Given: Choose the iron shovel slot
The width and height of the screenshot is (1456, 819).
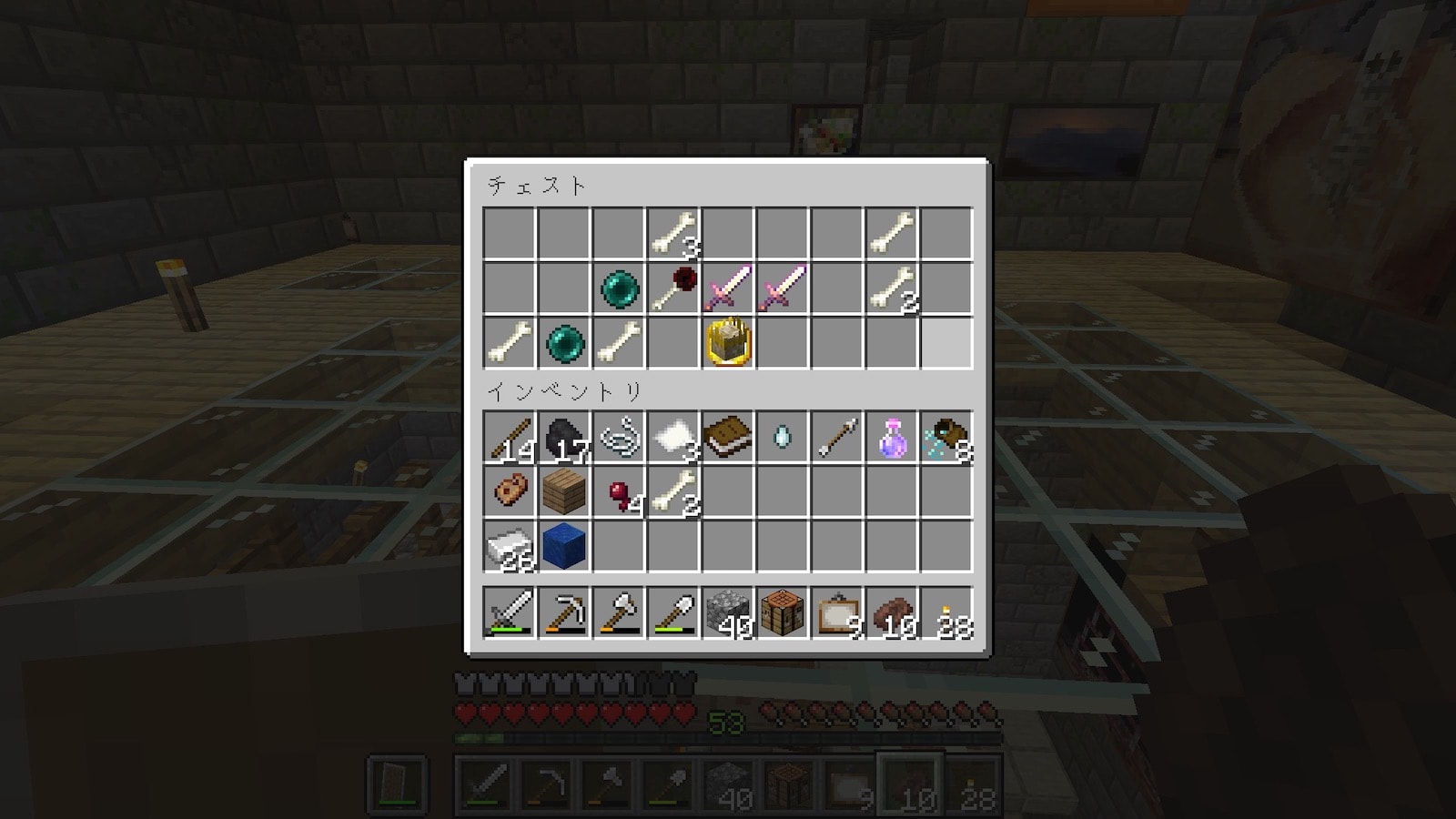Looking at the screenshot, I should [673, 612].
